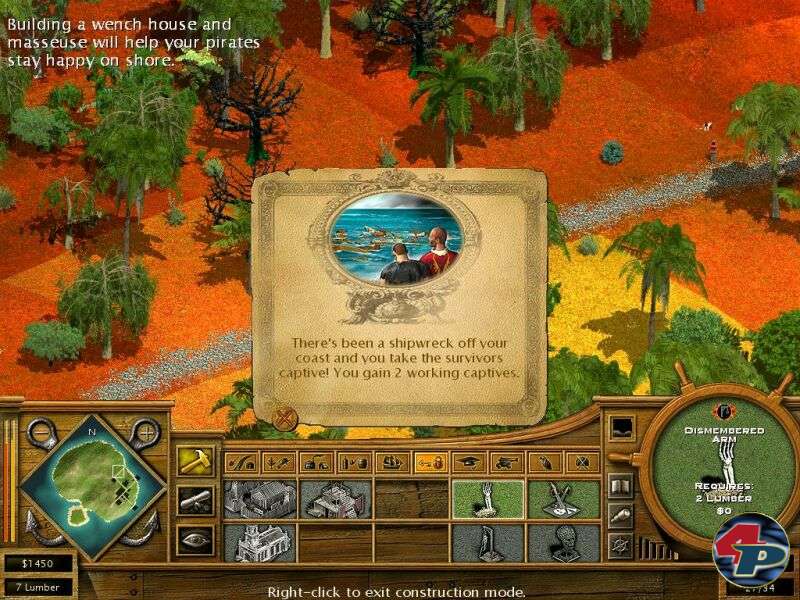Choose the crossed swords monument item
Image resolution: width=800 pixels, height=600 pixels.
[x=564, y=499]
